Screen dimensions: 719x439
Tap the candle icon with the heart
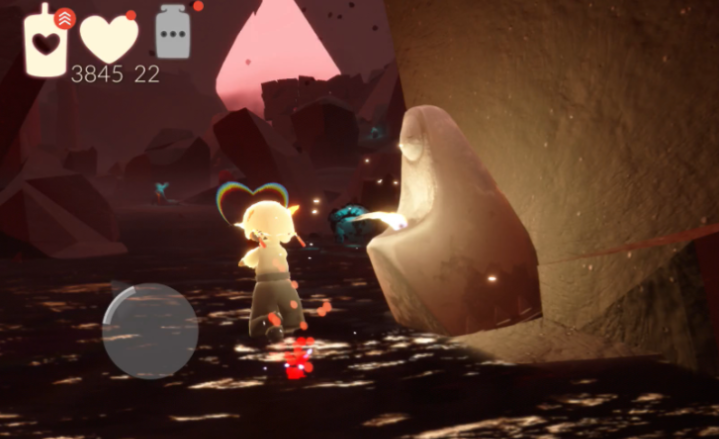[47, 43]
